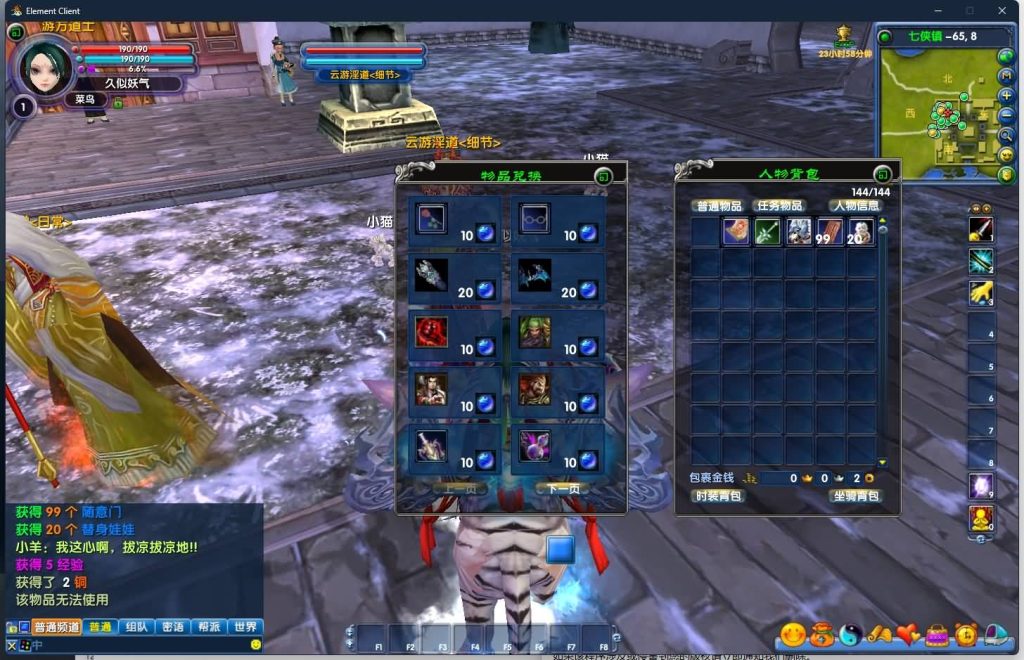Close the Element Client window
This screenshot has height=660, width=1024.
tap(1001, 10)
